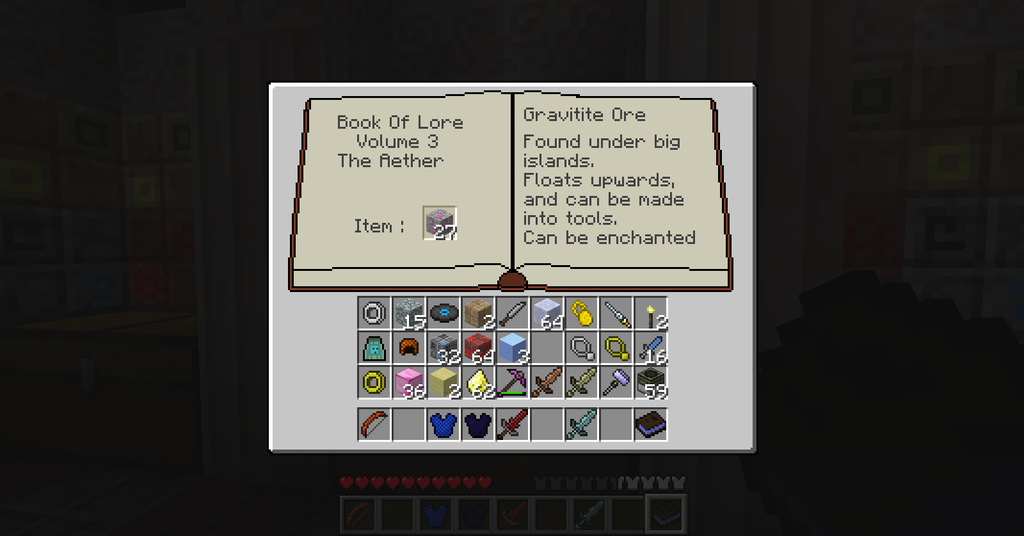Pick up the torch stack
Image resolution: width=1024 pixels, height=536 pixels.
651,313
